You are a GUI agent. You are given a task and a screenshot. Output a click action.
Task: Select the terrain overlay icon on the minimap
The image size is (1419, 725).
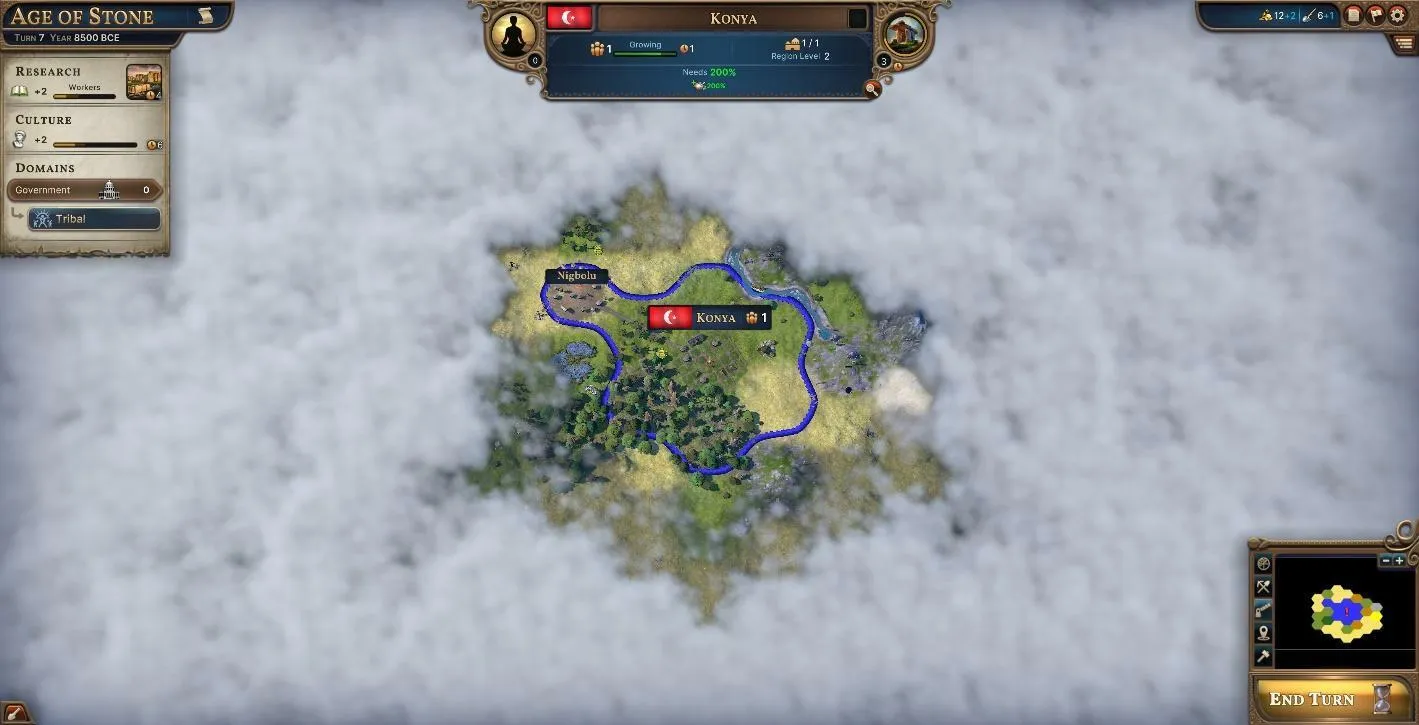(x=1263, y=565)
